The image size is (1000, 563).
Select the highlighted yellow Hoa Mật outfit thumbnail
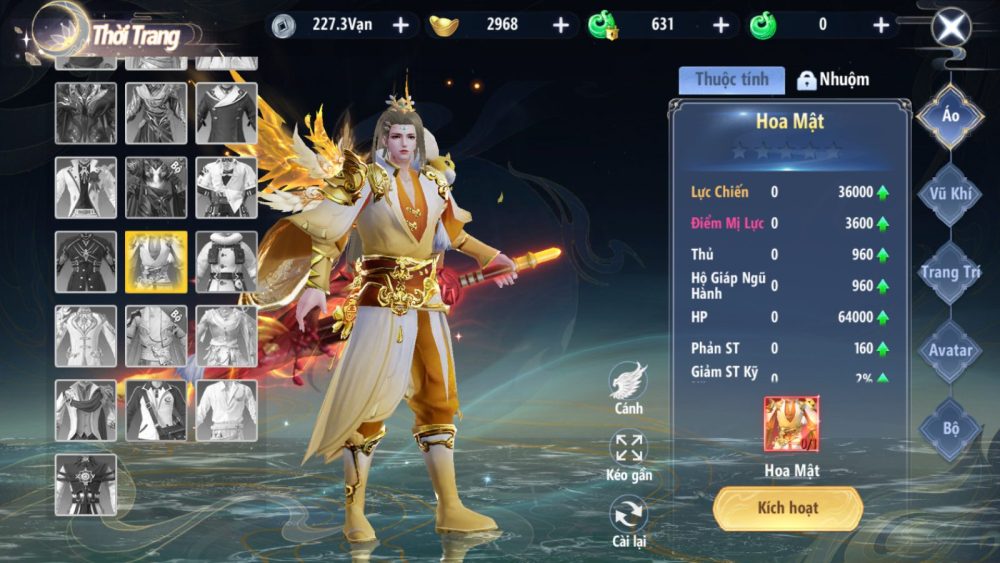[x=156, y=262]
